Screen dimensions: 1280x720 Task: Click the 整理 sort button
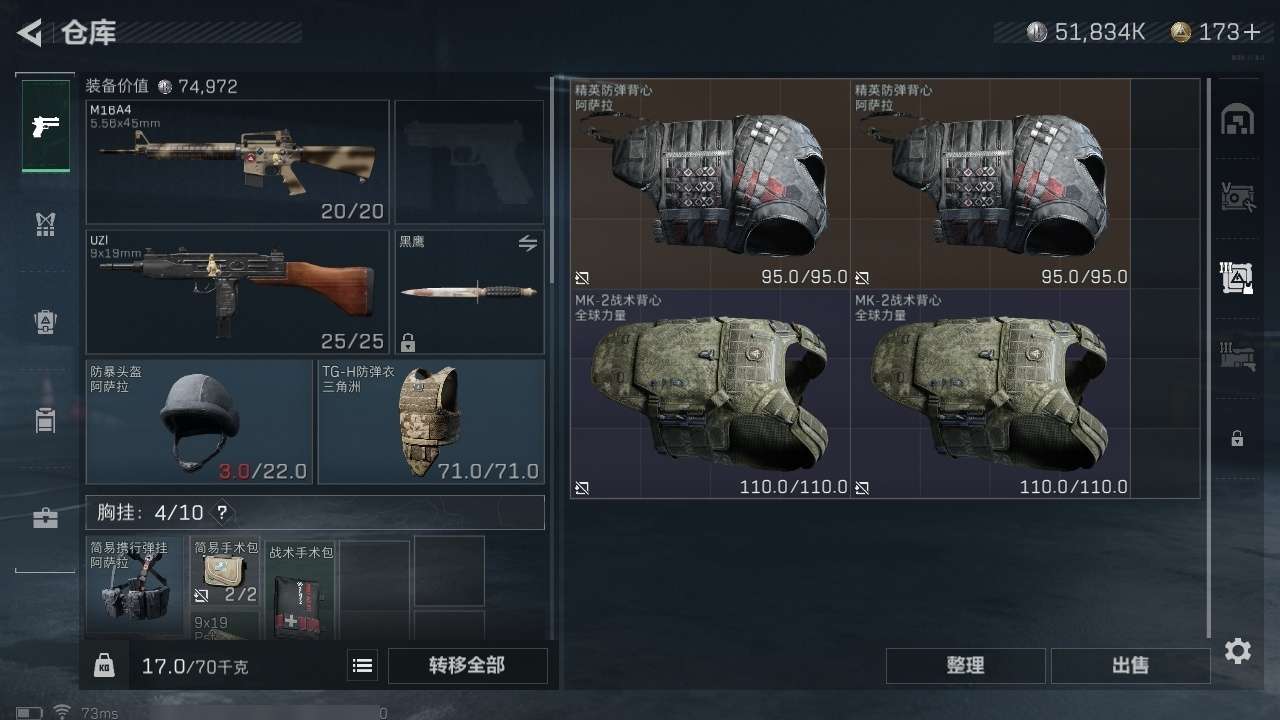965,666
